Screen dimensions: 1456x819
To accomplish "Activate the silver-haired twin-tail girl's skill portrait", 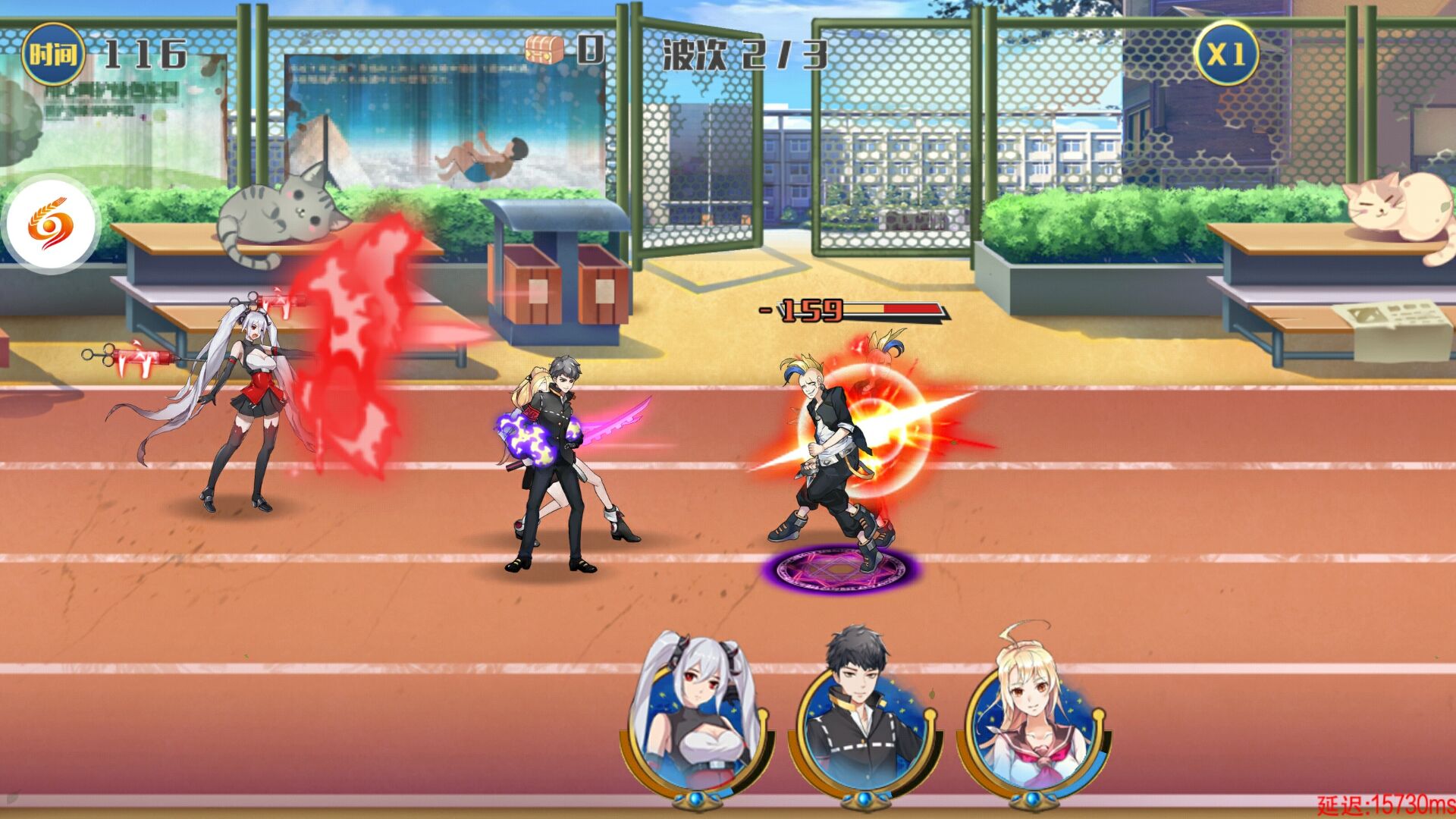I will coord(698,720).
